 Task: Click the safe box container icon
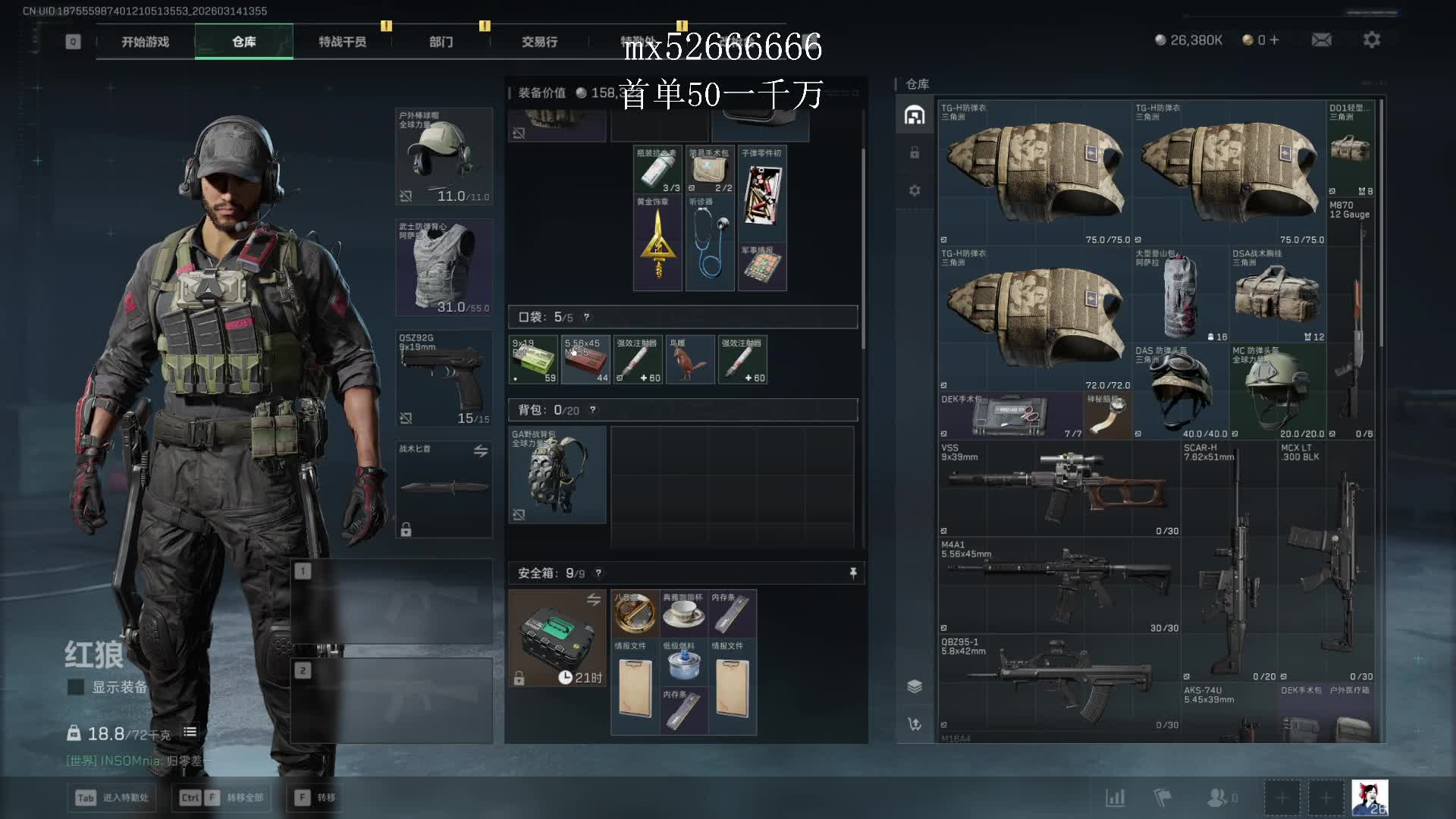[557, 638]
